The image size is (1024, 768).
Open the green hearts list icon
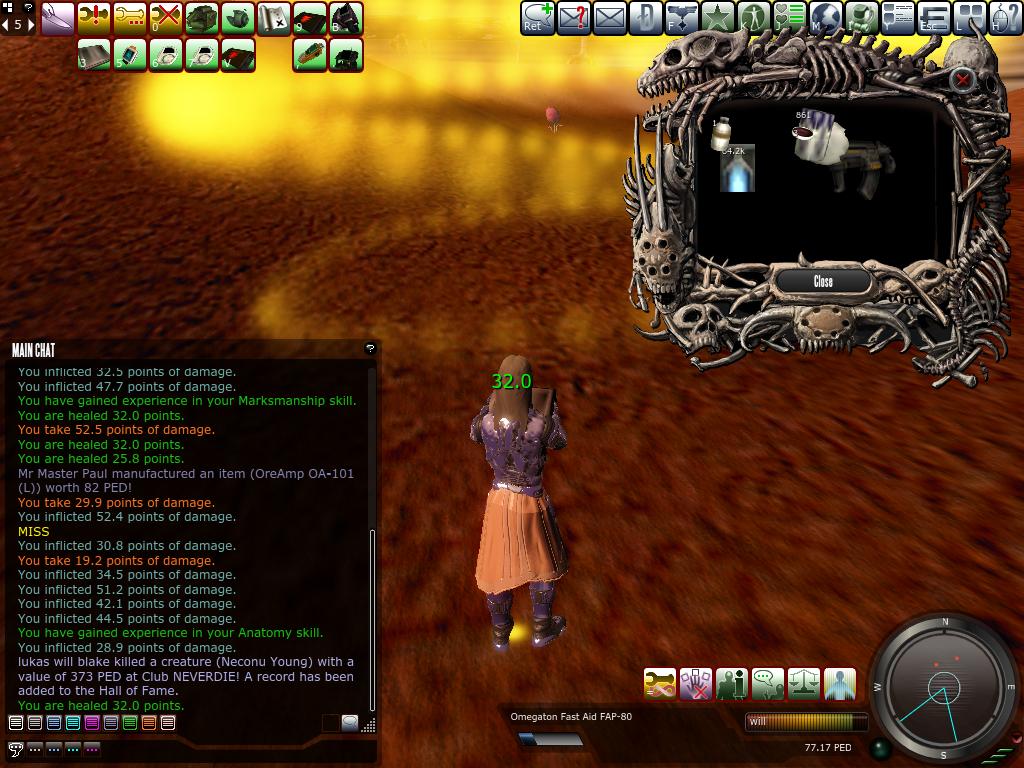coord(790,18)
